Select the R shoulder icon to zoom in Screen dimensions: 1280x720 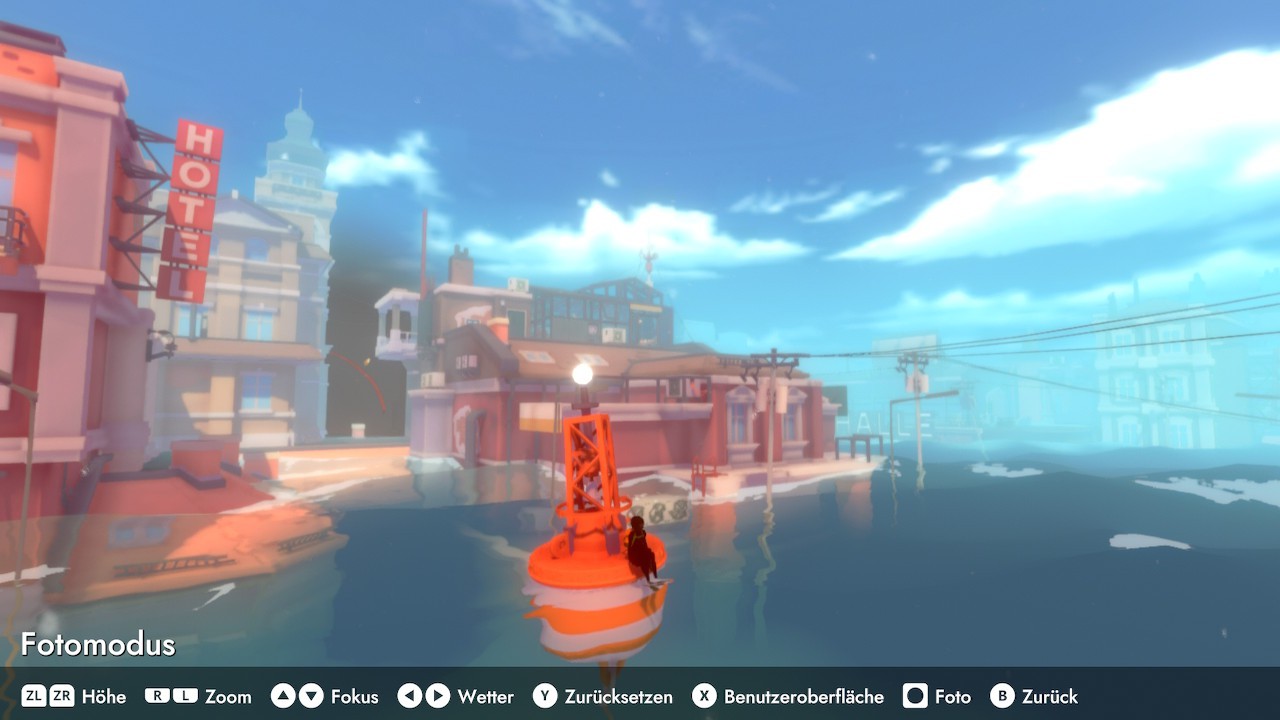[x=156, y=697]
